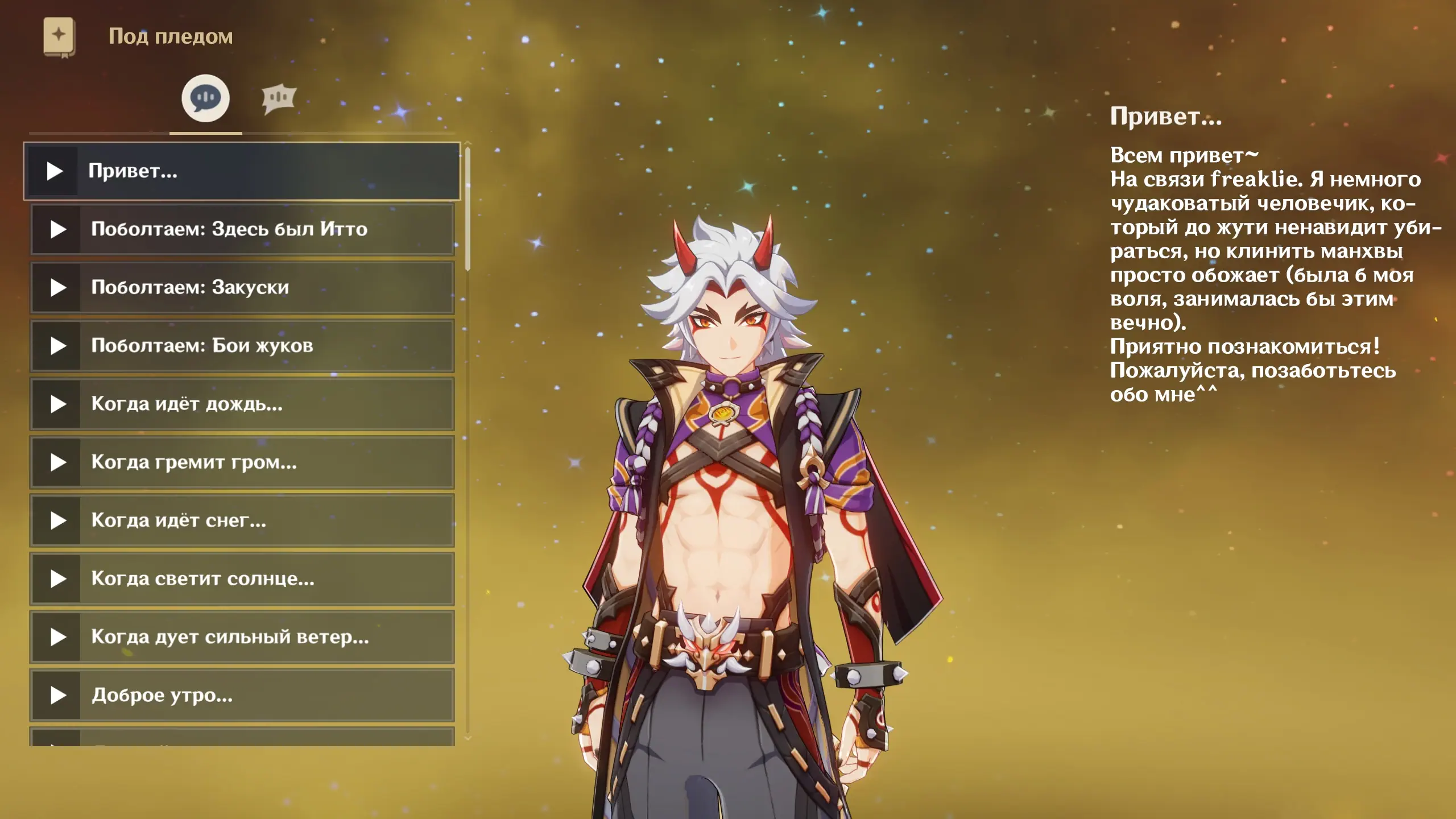Image resolution: width=1456 pixels, height=819 pixels.
Task: Select "Поболтаем: Здесь был Итто" entry
Action: click(242, 229)
